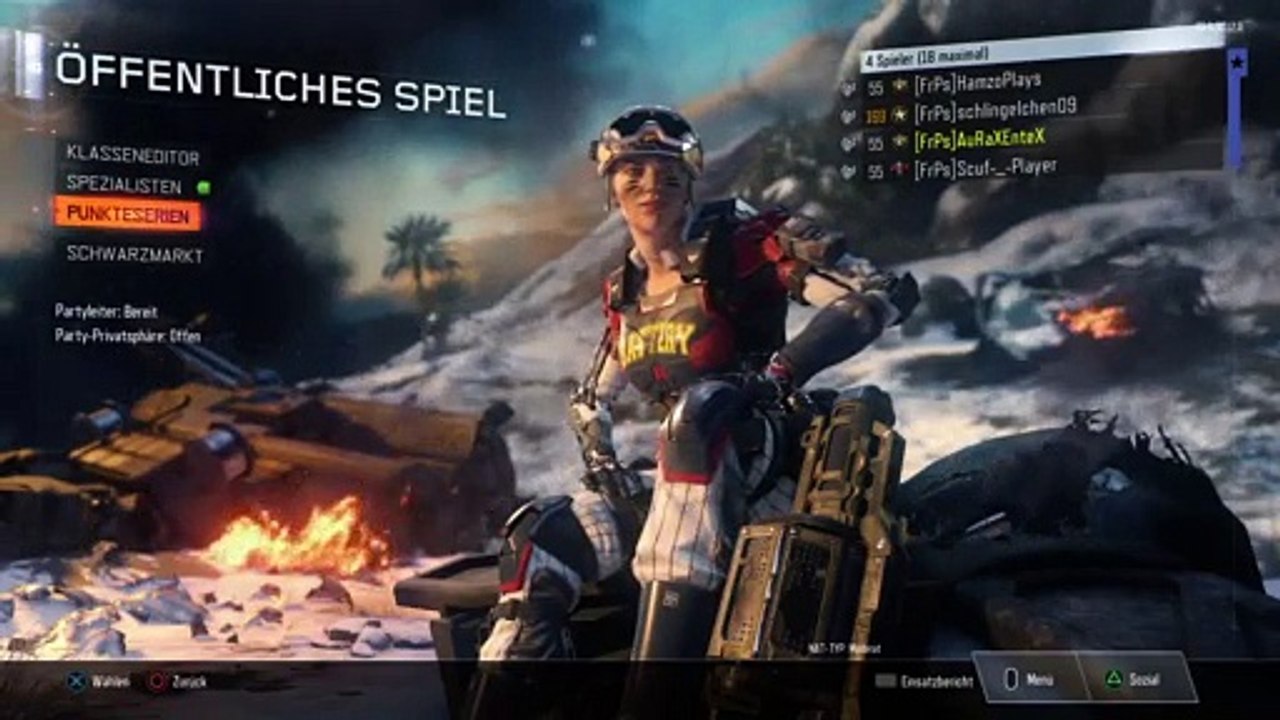
Task: Select player [FrPs]HamzoPlays in the lobby list
Action: [x=976, y=82]
